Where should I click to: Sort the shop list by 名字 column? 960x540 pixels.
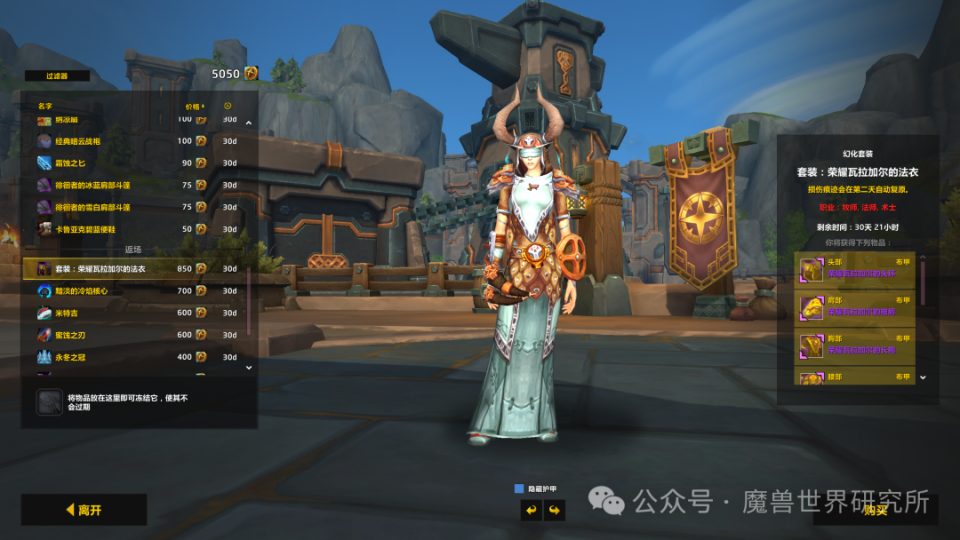[x=46, y=105]
